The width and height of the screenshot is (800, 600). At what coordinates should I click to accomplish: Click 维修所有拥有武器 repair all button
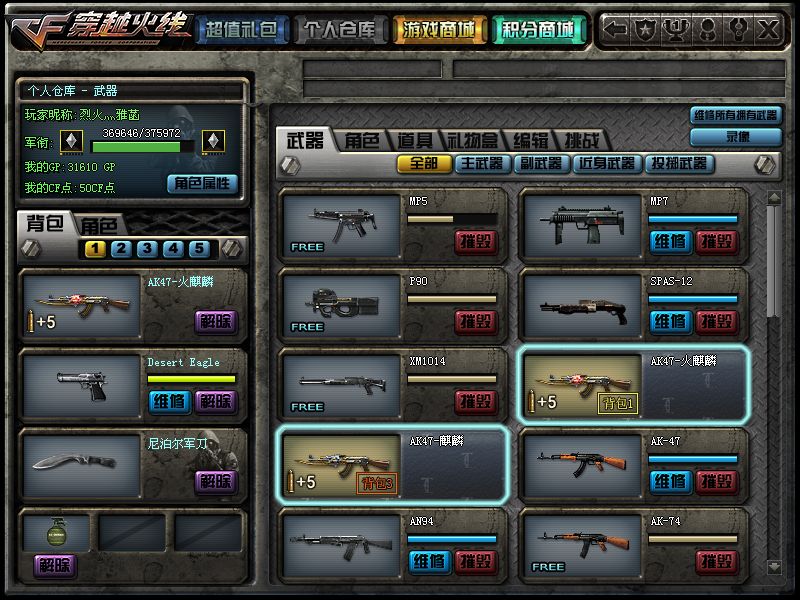[x=736, y=116]
